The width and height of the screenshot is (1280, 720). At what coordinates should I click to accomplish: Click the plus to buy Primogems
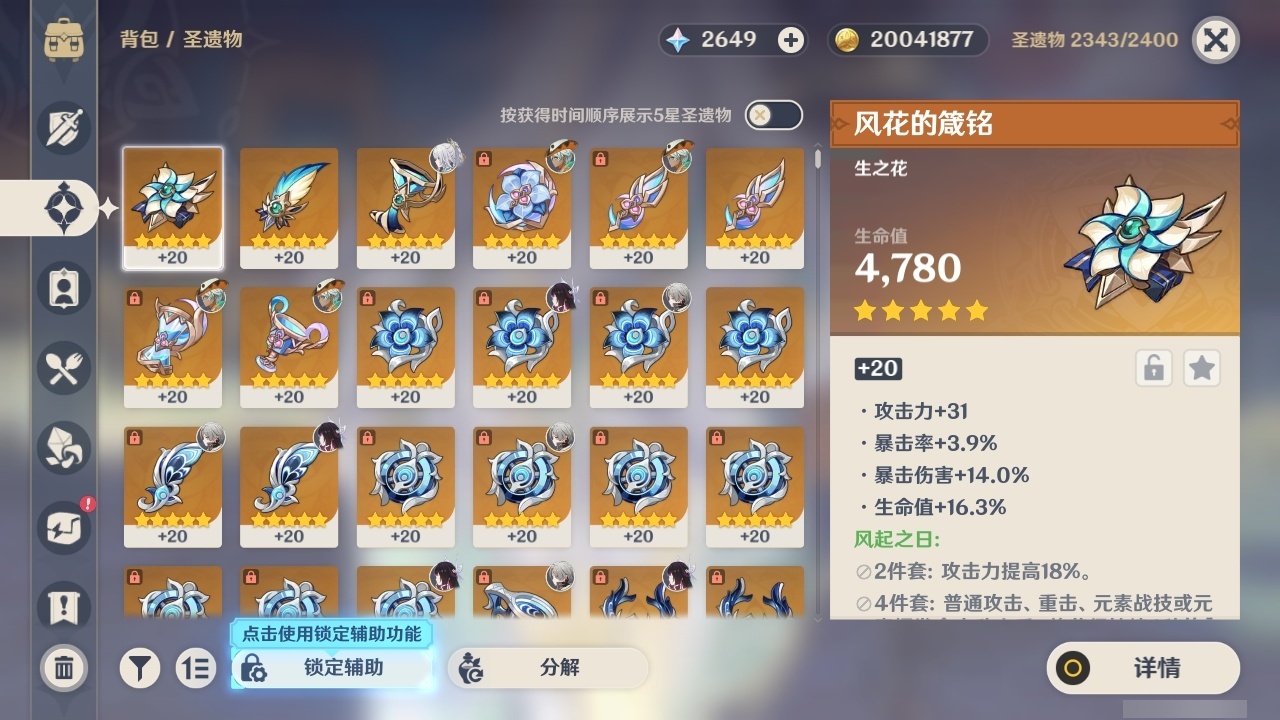point(789,40)
